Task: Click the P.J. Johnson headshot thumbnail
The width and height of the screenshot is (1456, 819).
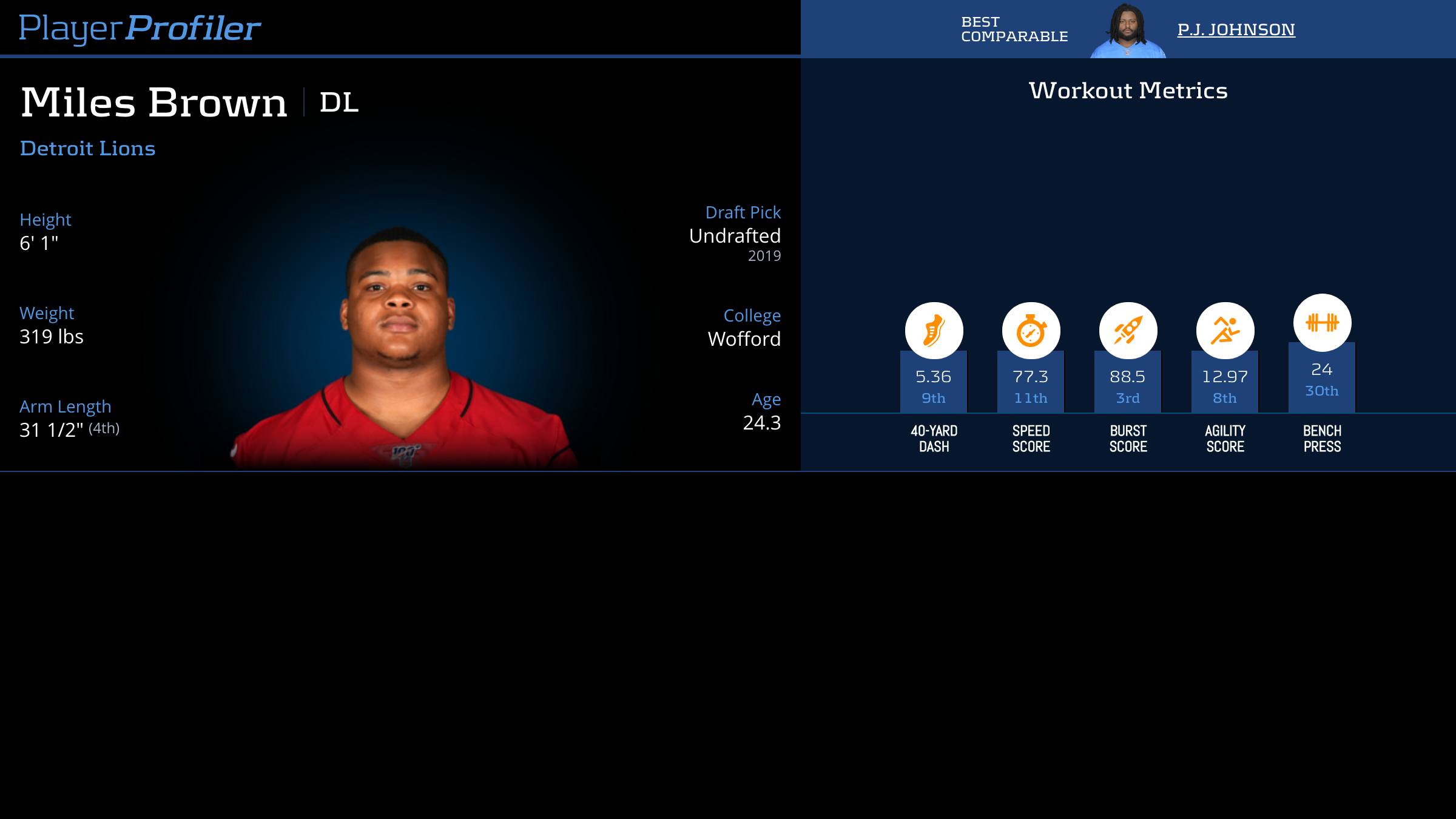Action: tap(1128, 30)
